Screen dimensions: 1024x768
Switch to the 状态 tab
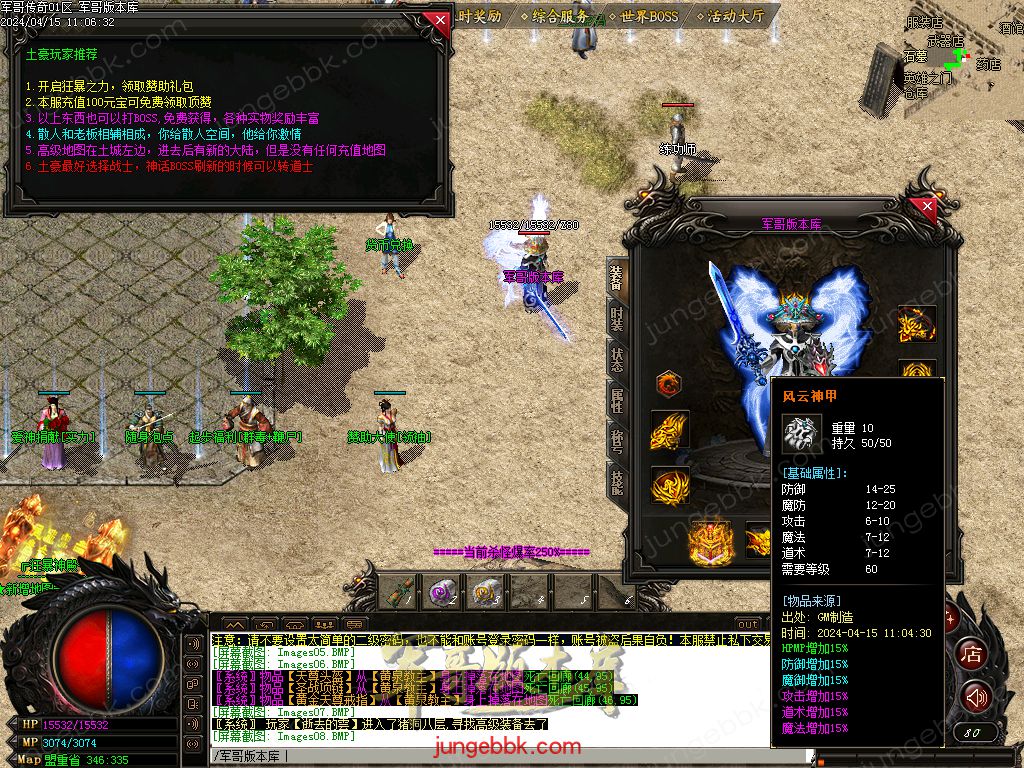pos(616,359)
